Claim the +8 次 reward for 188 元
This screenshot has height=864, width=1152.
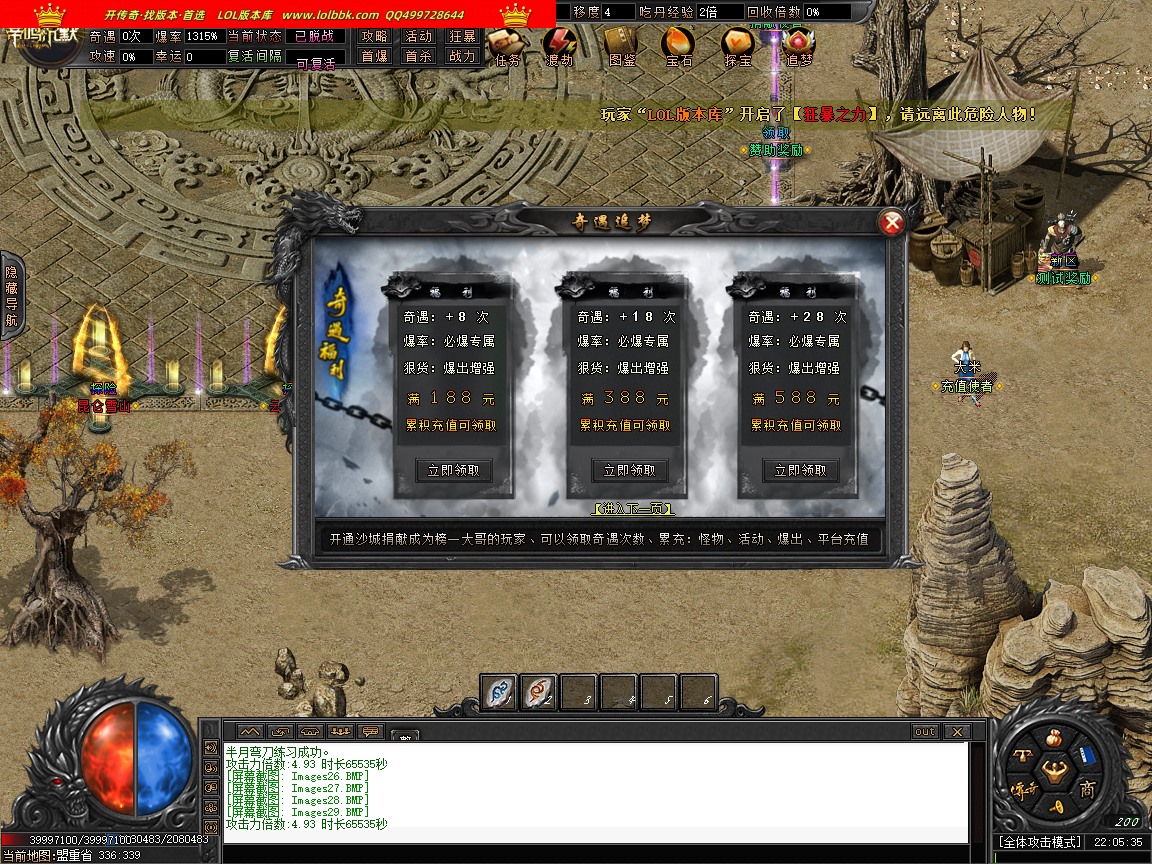[454, 470]
